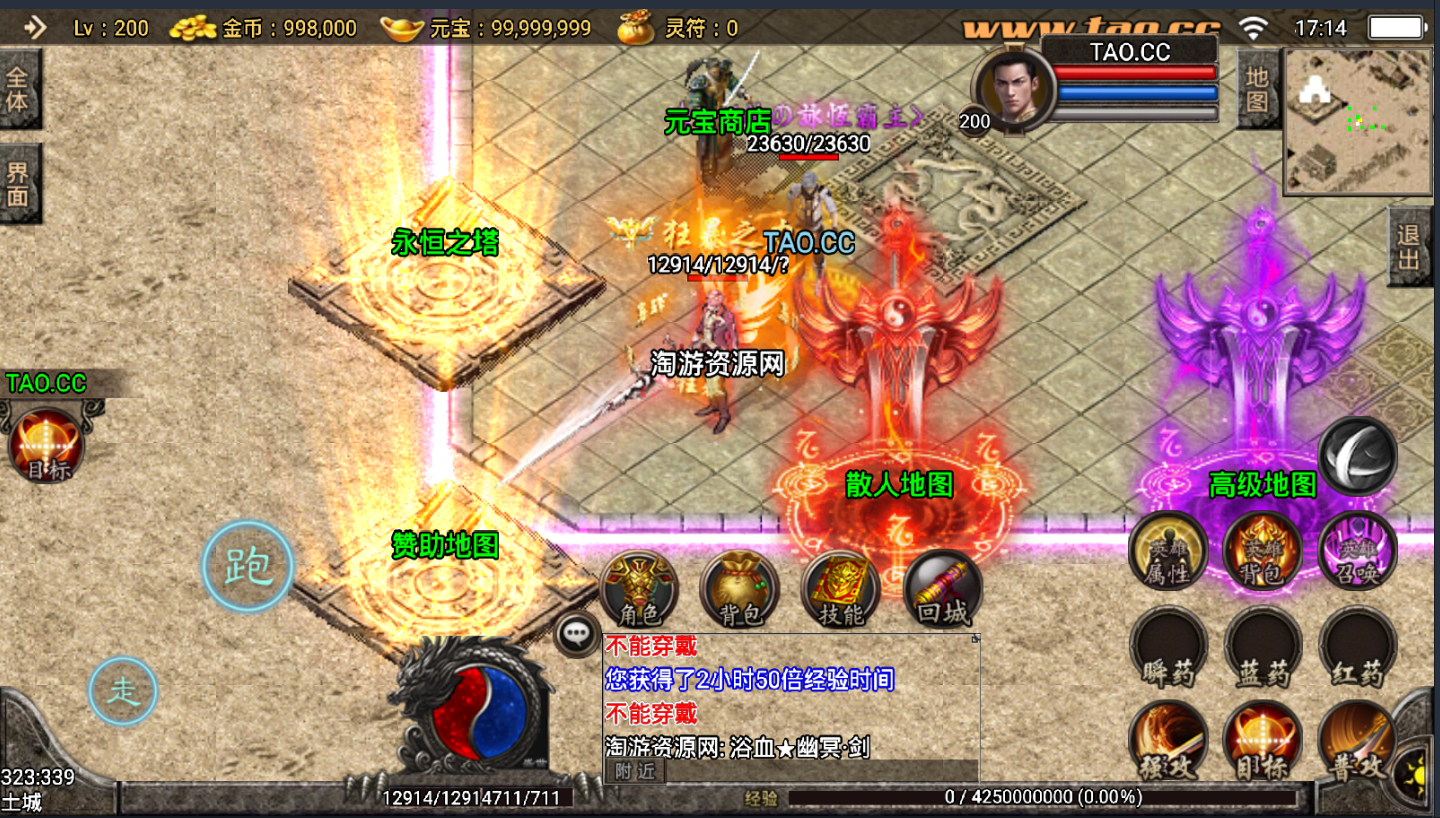Use the 红药 health potion slot

(x=1358, y=646)
